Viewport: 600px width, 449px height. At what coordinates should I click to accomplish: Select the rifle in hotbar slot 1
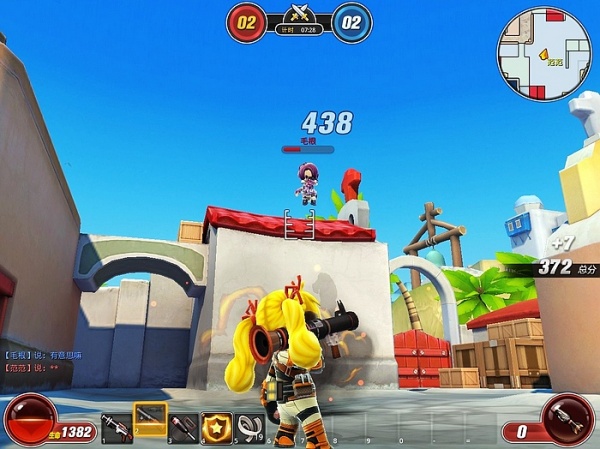tap(117, 427)
